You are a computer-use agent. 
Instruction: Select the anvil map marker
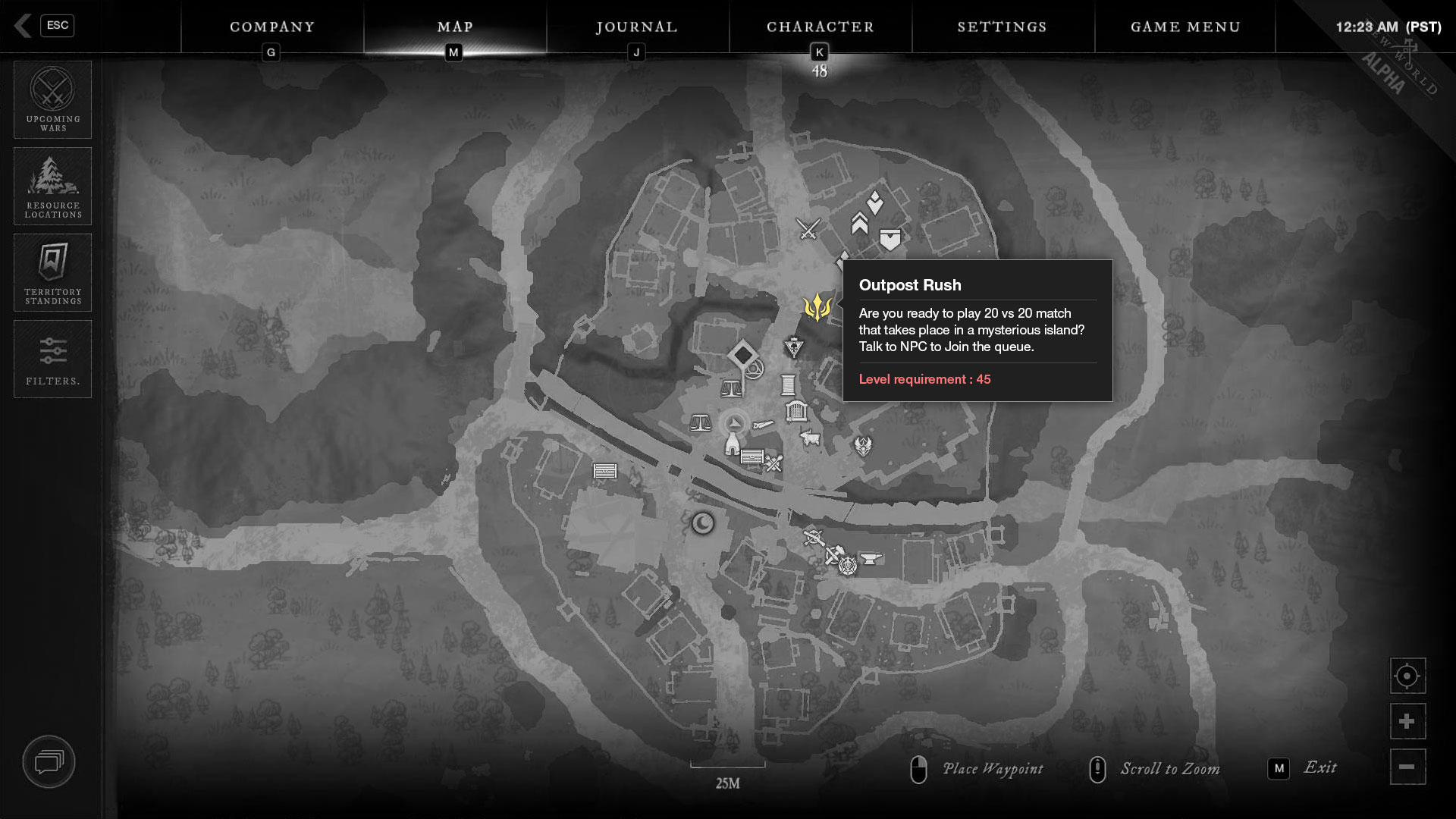point(871,560)
